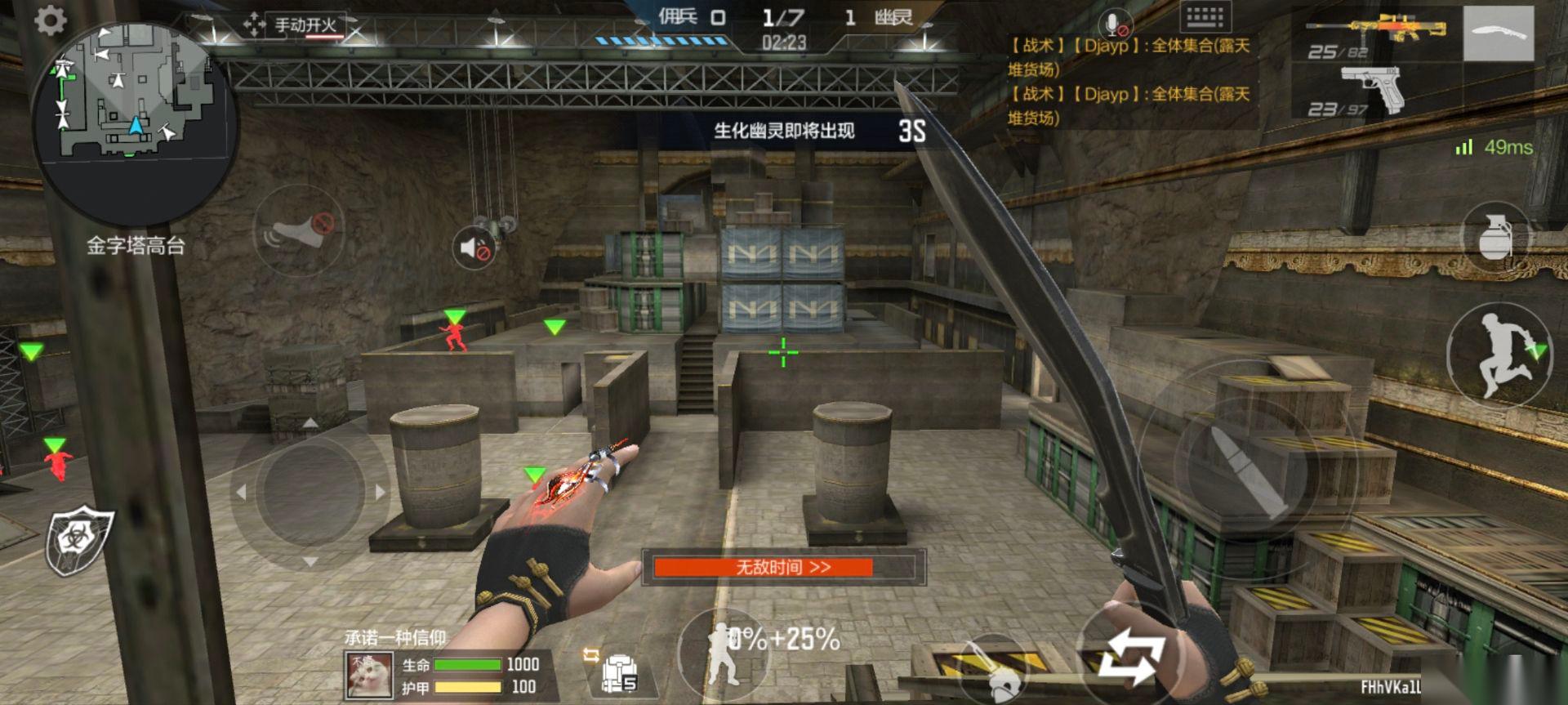
Task: Tap the circular minimap
Action: [x=135, y=123]
